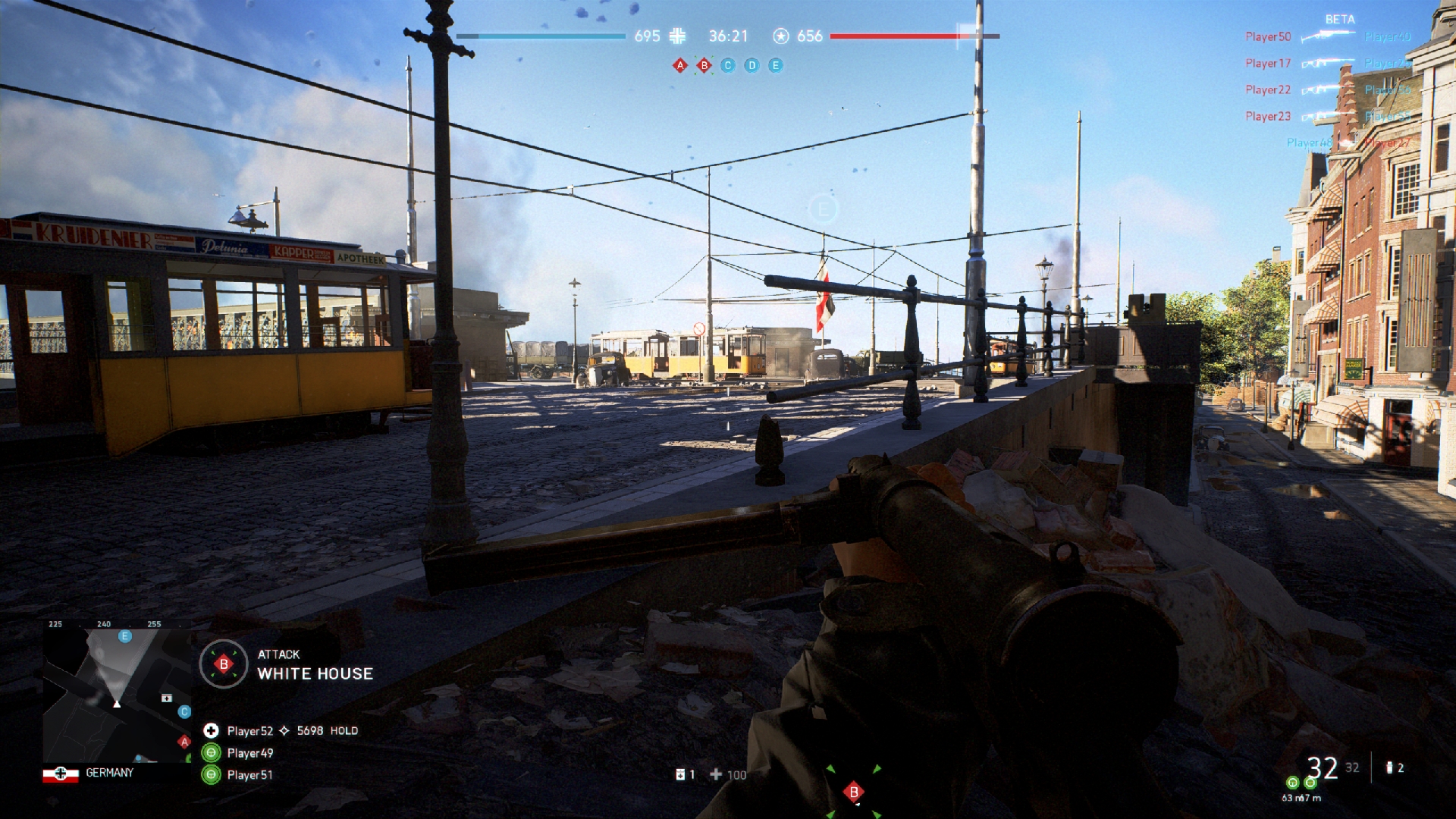Select contested capture point B icon
This screenshot has width=1456, height=819.
point(704,66)
